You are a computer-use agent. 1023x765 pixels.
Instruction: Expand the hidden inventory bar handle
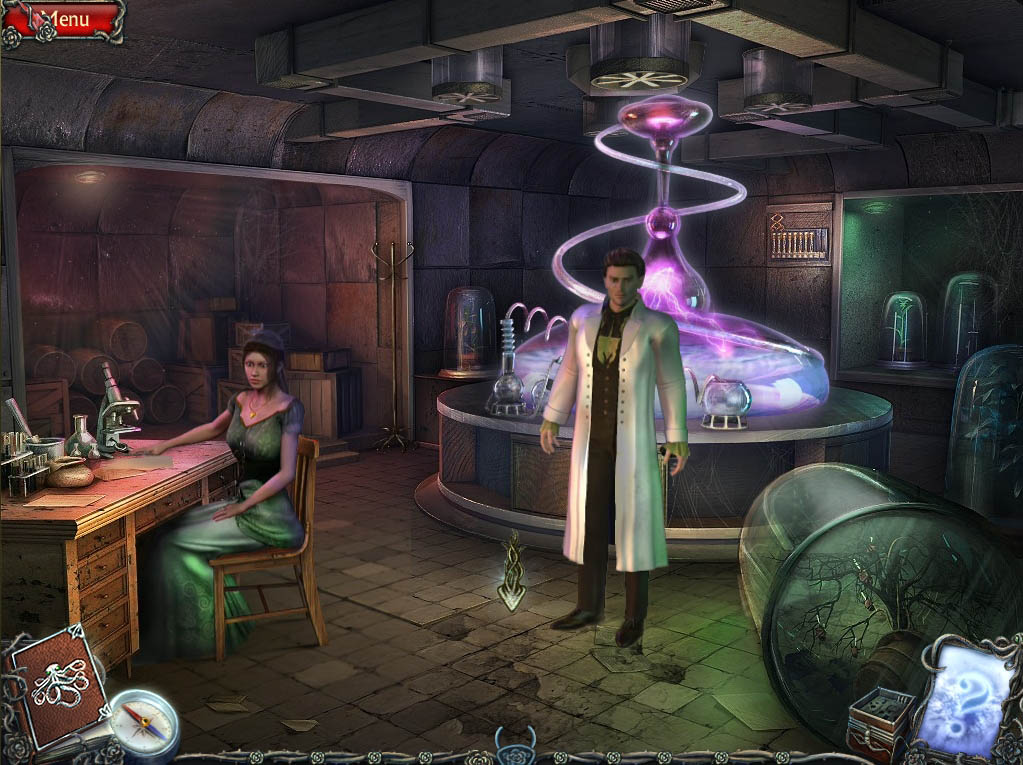(x=513, y=747)
